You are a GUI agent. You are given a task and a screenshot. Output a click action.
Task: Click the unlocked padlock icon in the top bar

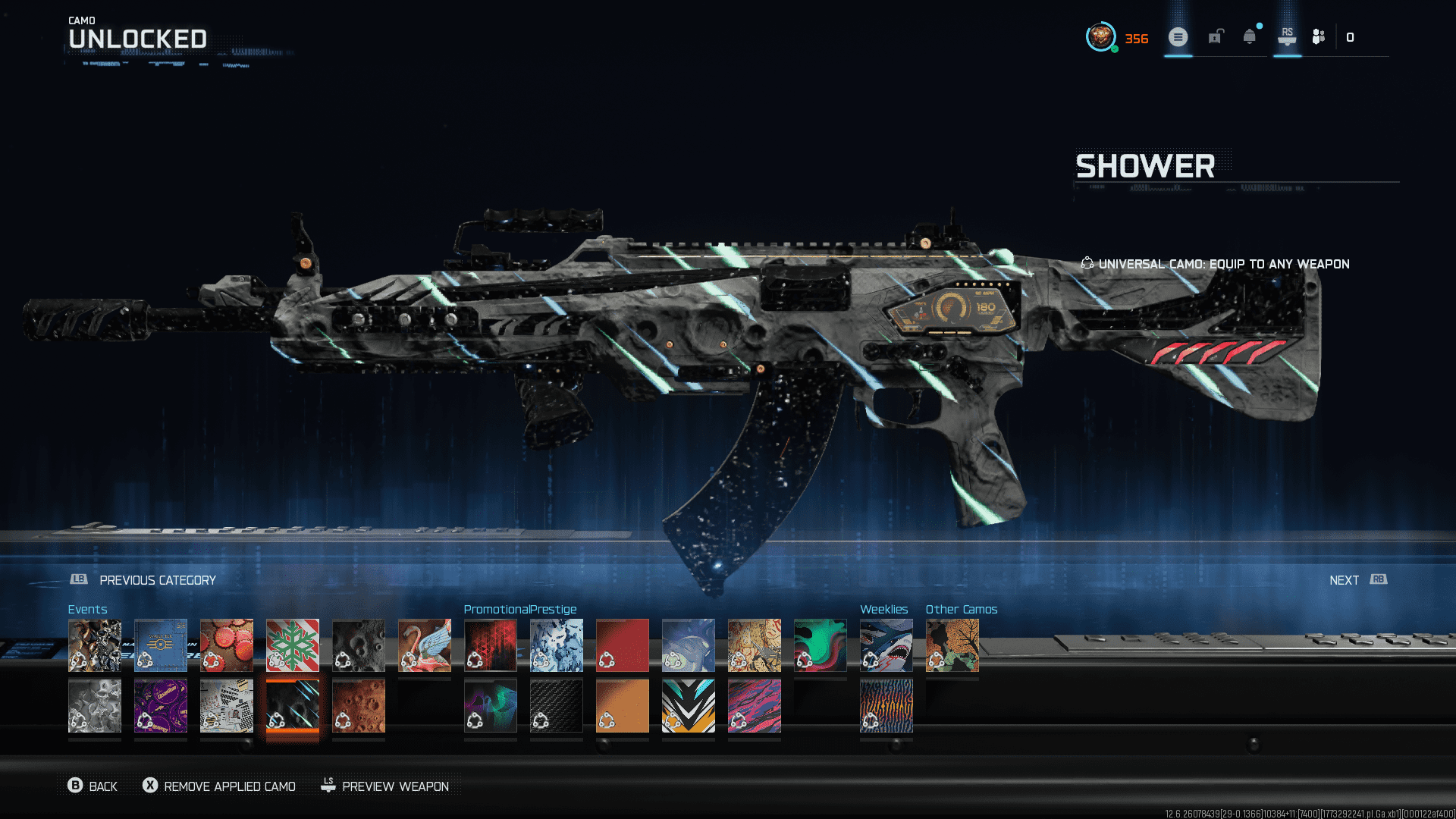click(x=1216, y=36)
